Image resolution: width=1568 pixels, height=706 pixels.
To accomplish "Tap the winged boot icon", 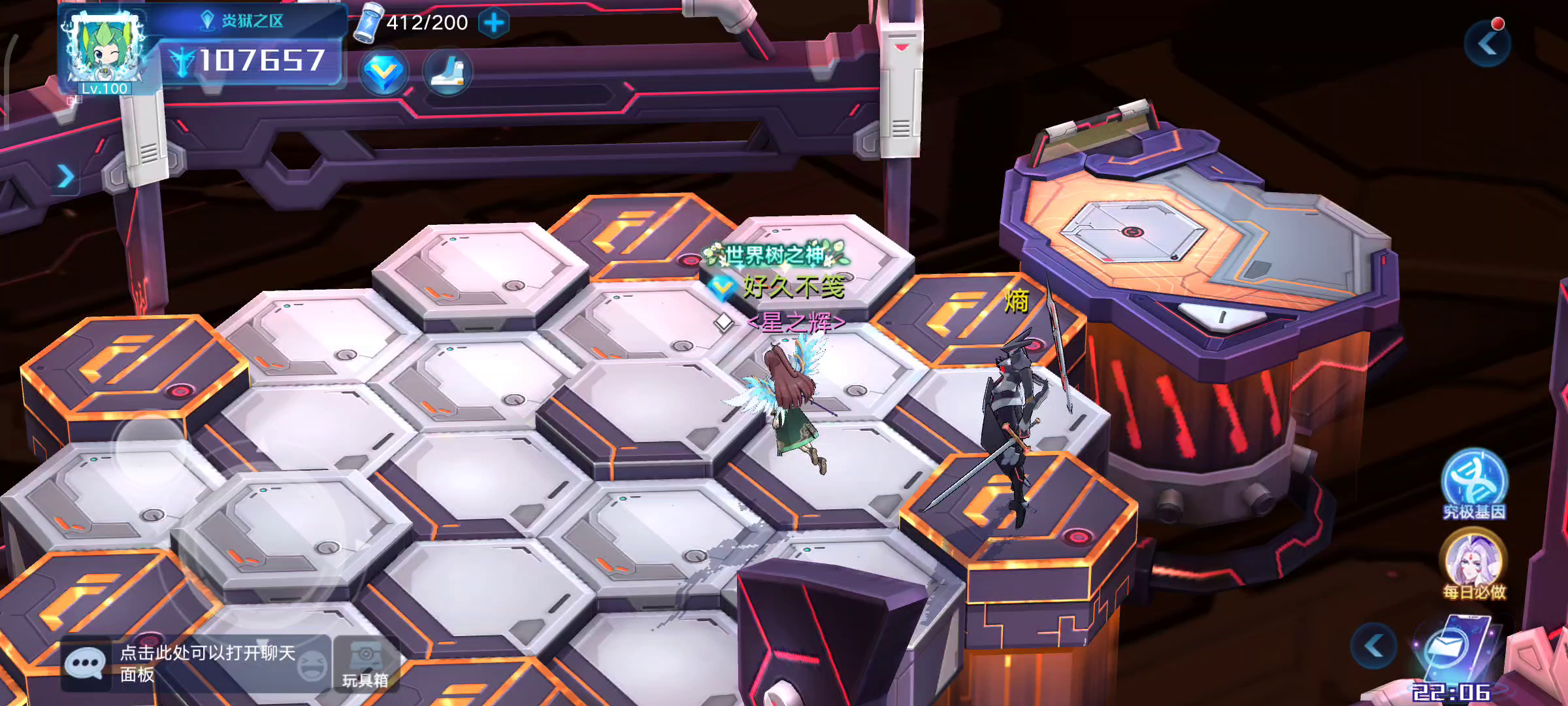I will [448, 73].
